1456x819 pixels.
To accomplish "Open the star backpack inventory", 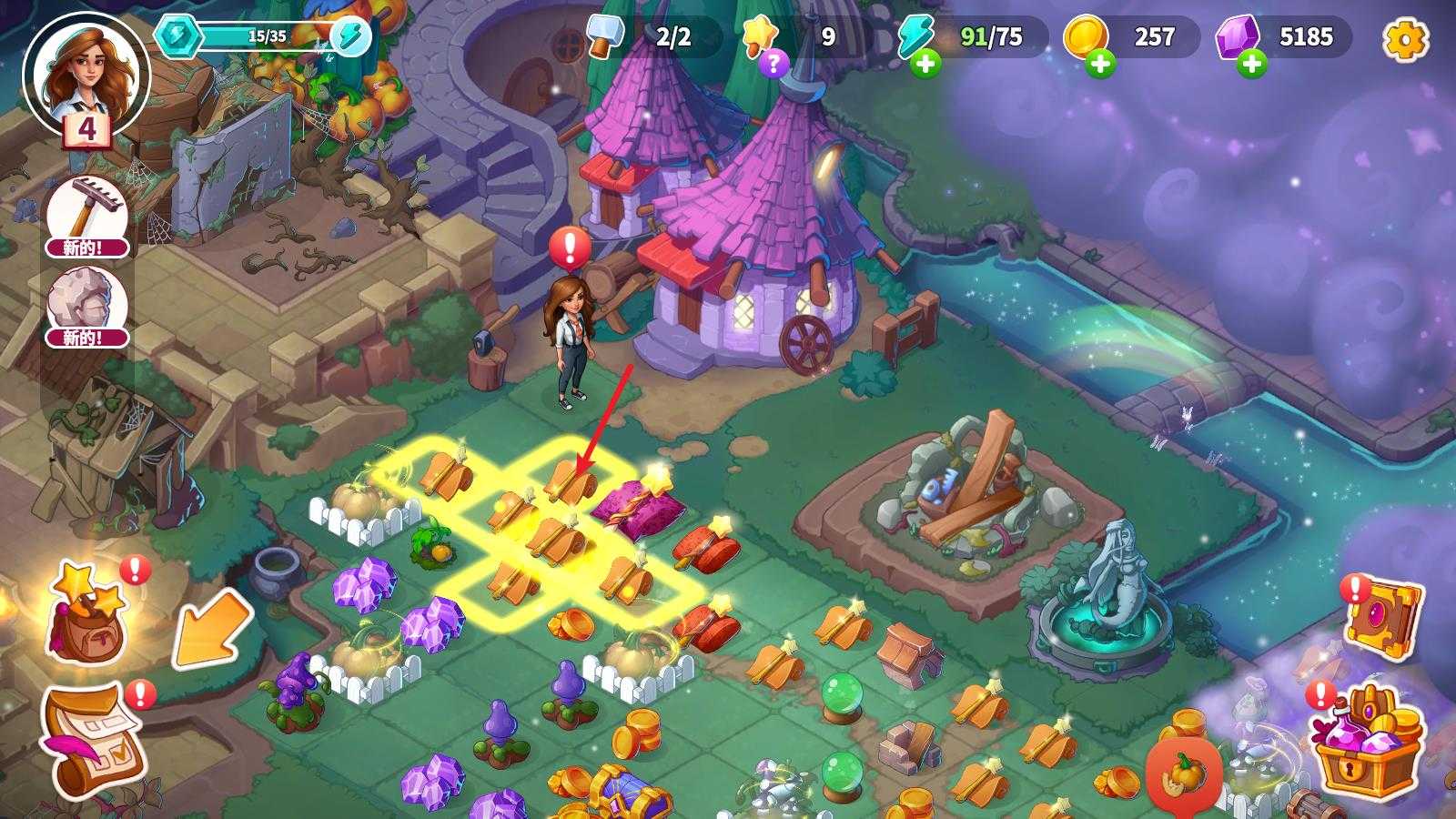I will coord(86,612).
